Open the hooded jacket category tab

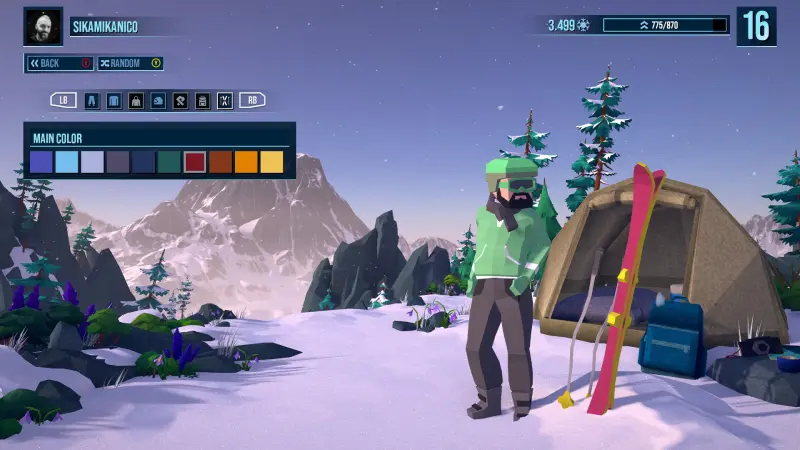click(x=136, y=100)
